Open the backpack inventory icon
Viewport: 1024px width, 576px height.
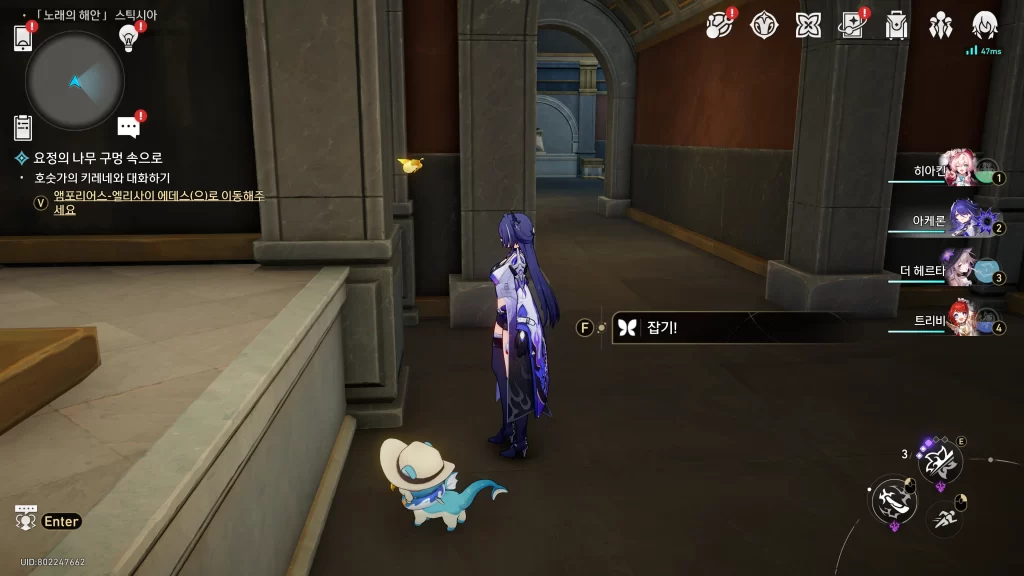897,26
